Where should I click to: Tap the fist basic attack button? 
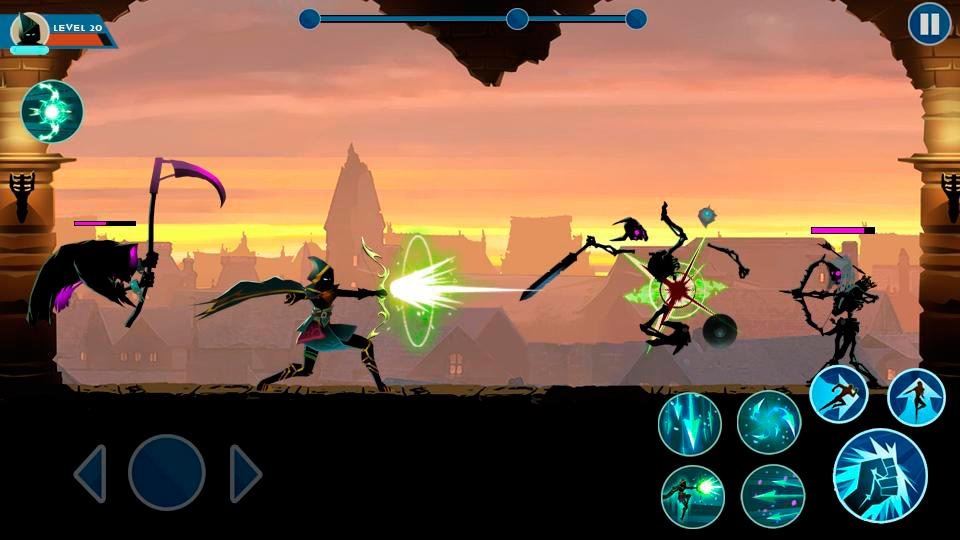click(x=880, y=476)
